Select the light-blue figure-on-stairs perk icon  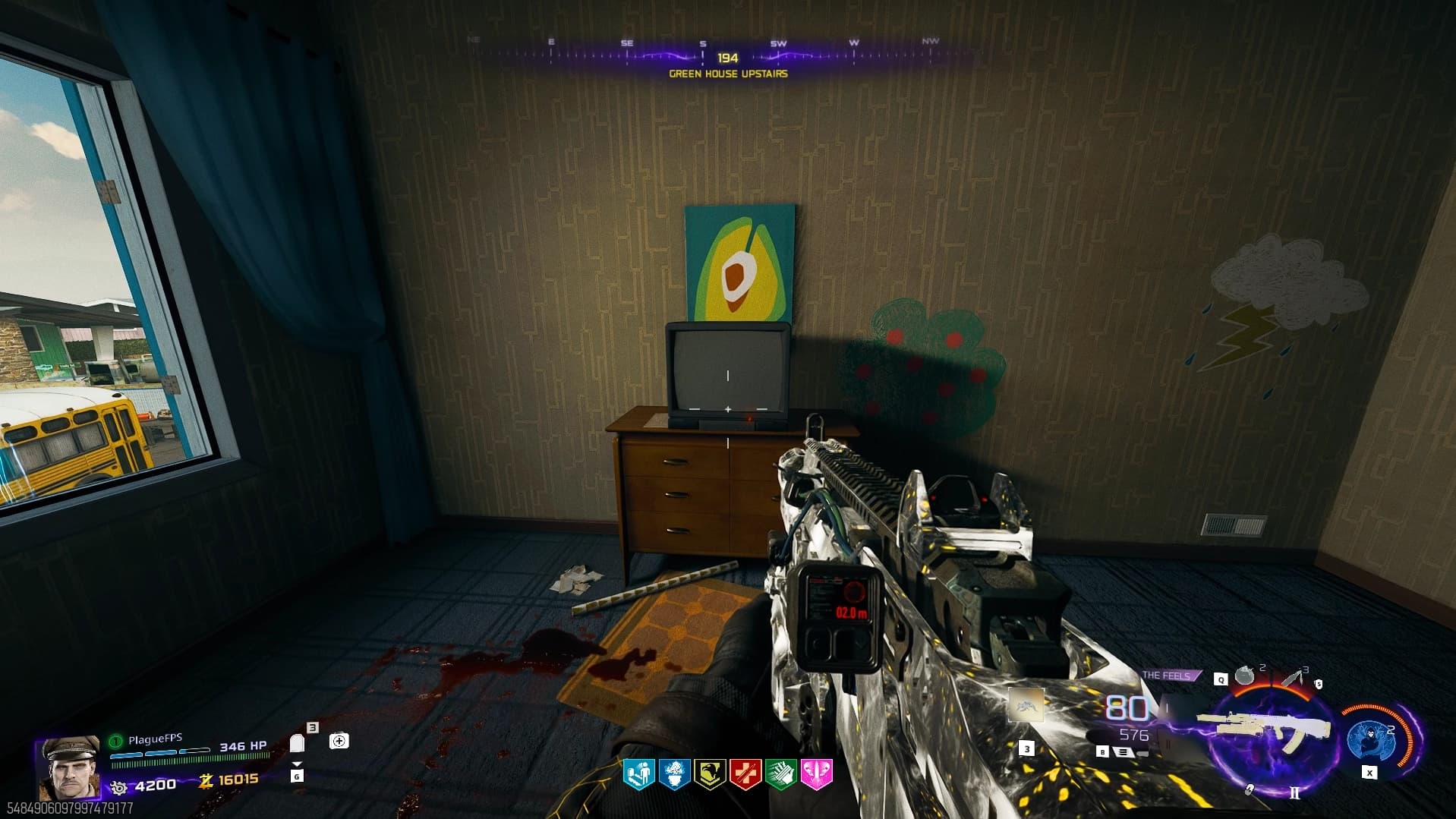point(638,773)
